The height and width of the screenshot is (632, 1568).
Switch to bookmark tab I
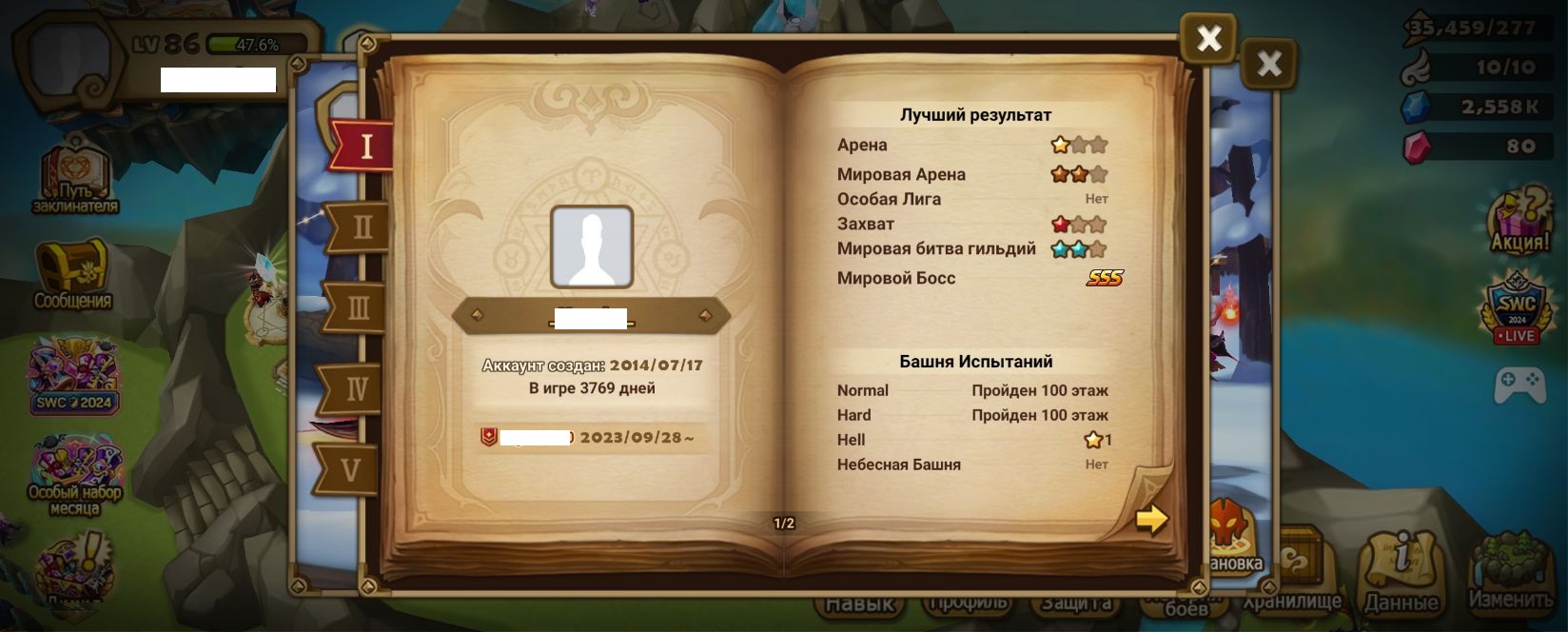pos(364,147)
